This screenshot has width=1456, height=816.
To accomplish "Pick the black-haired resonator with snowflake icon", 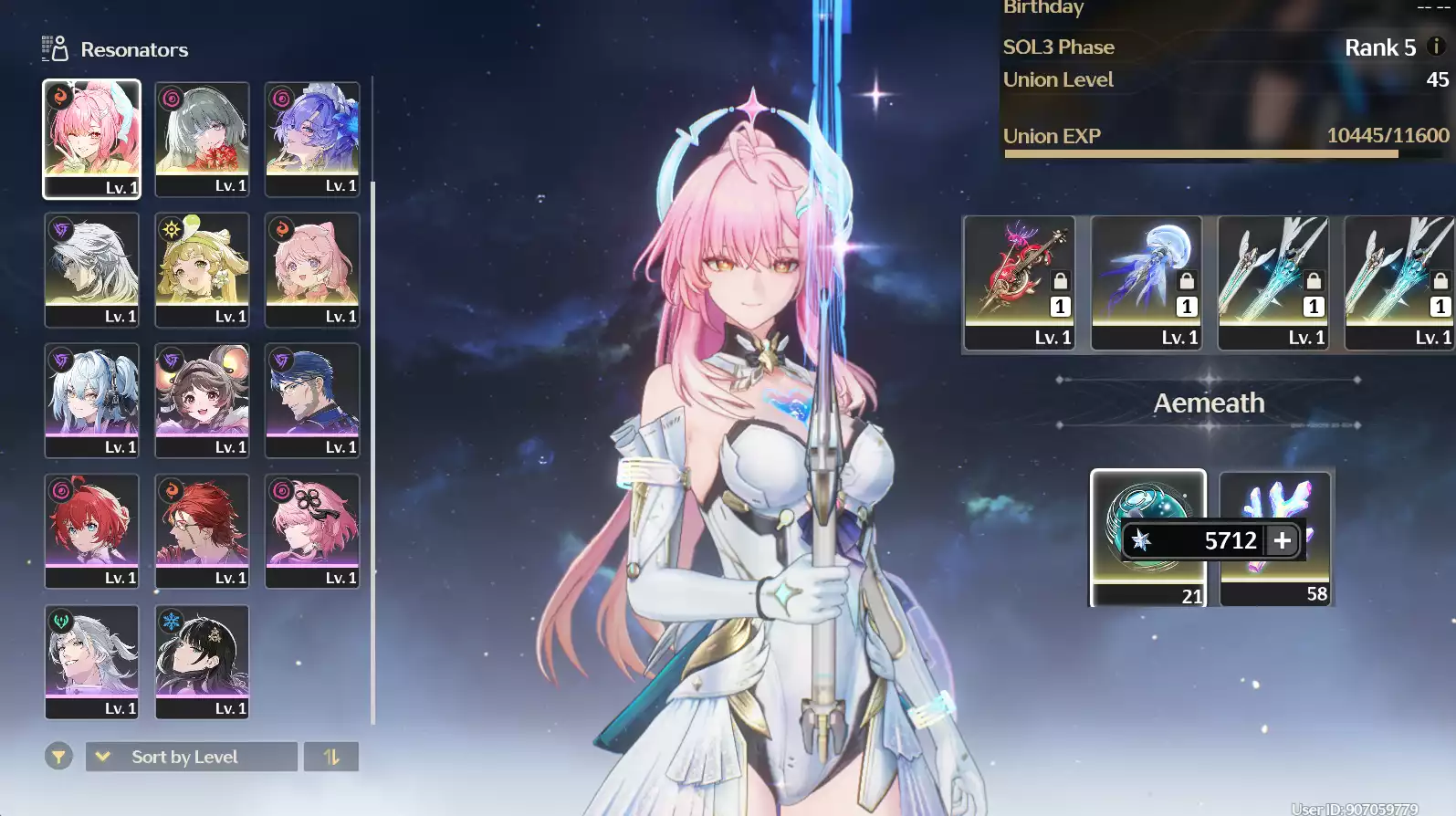I will [x=202, y=660].
